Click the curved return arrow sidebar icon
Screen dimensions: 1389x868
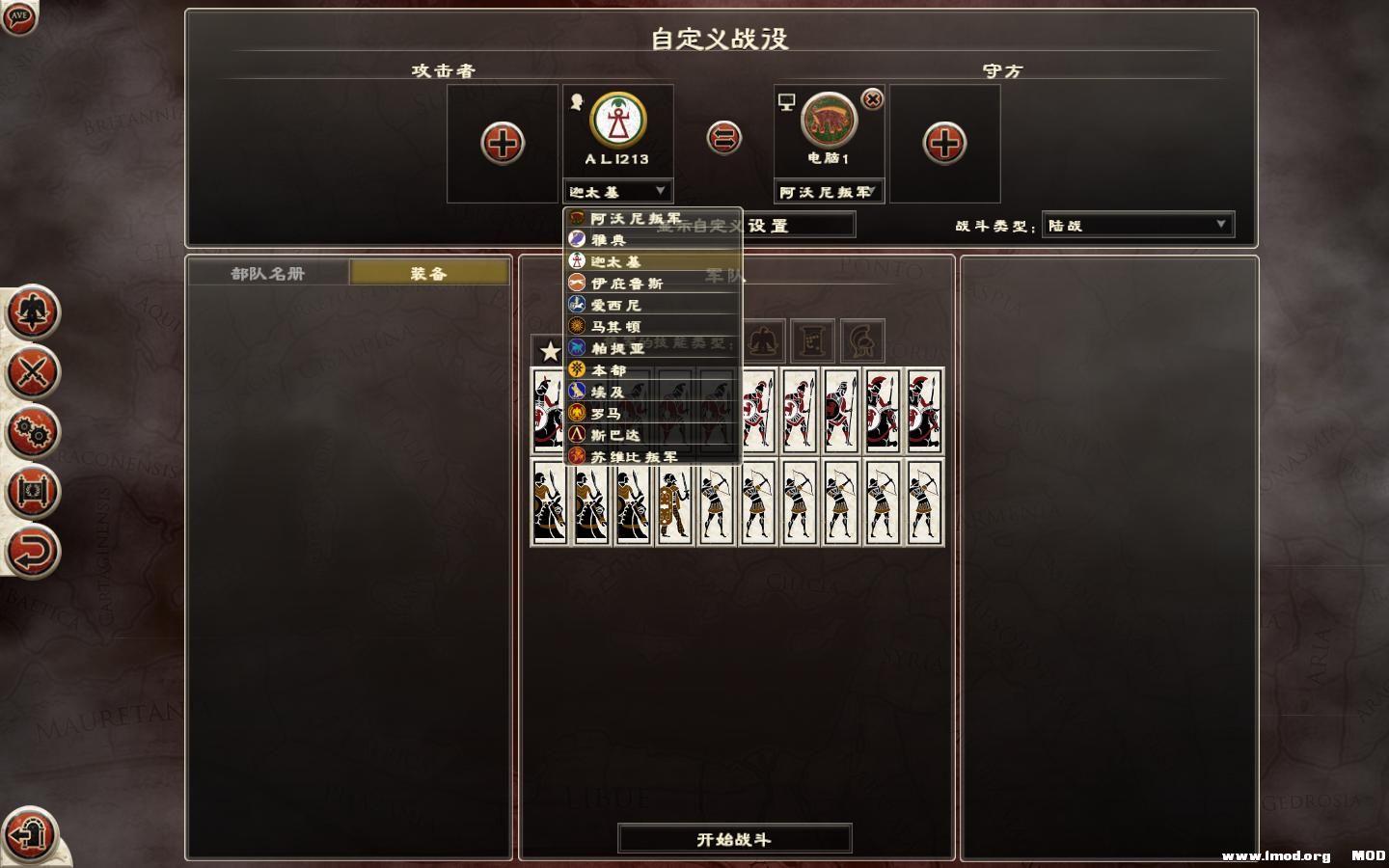pyautogui.click(x=34, y=550)
